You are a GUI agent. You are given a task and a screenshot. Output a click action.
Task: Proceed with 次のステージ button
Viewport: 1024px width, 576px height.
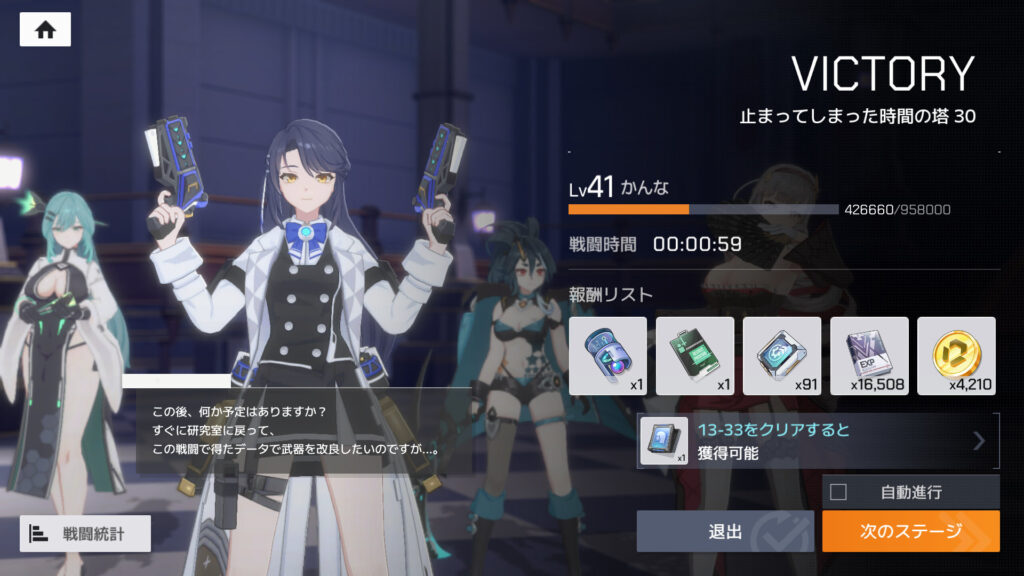pyautogui.click(x=910, y=531)
